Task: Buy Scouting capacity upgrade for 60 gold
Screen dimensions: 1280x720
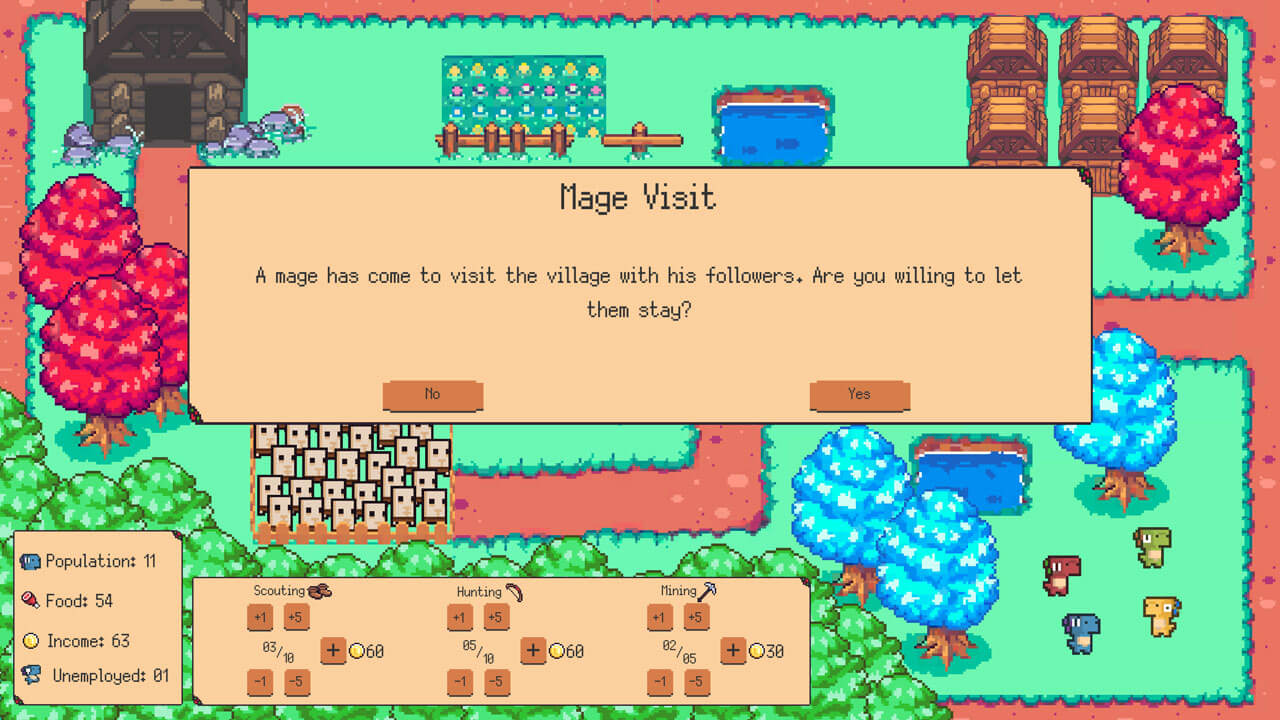Action: (x=333, y=651)
